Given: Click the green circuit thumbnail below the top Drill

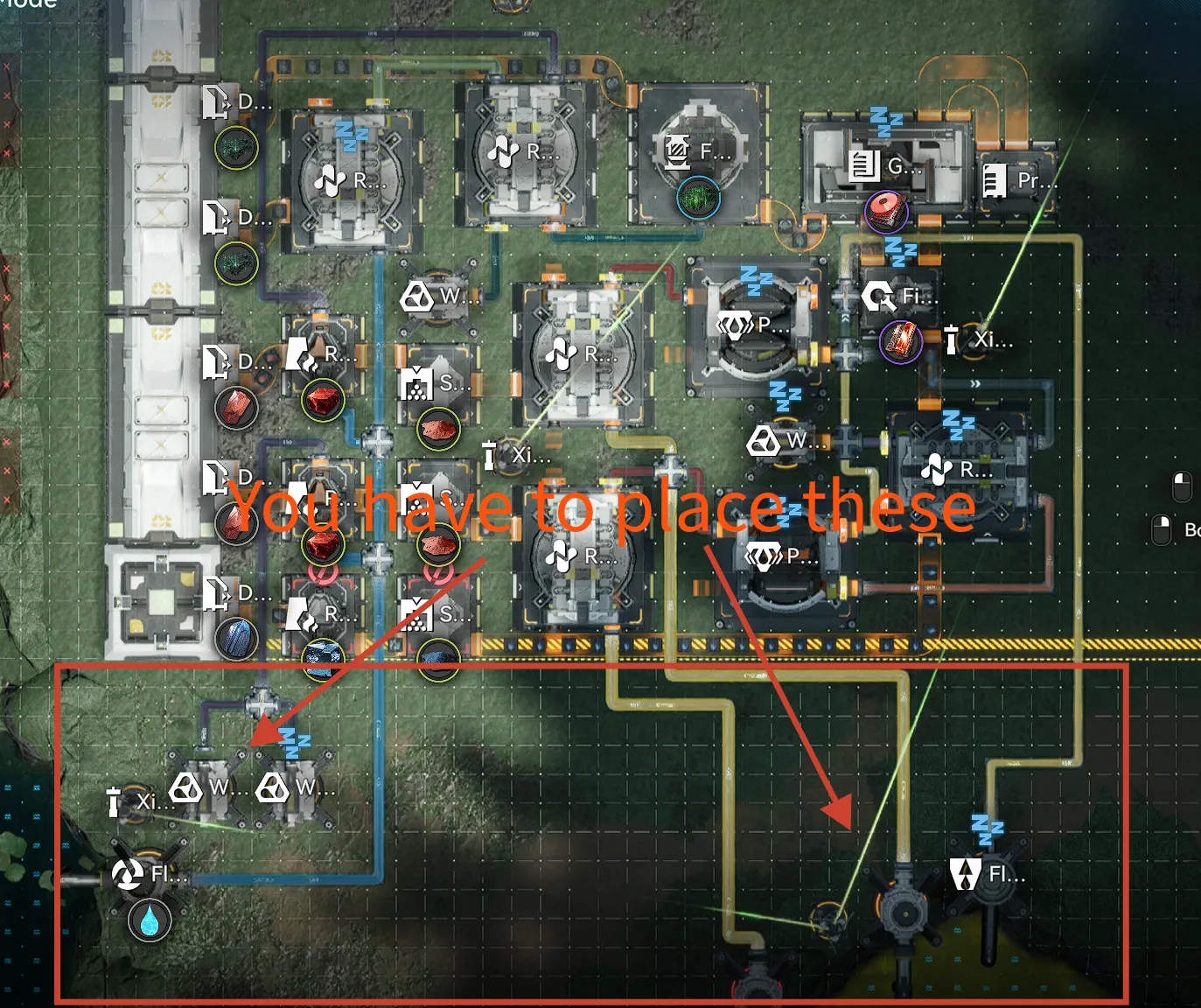Looking at the screenshot, I should [x=234, y=149].
